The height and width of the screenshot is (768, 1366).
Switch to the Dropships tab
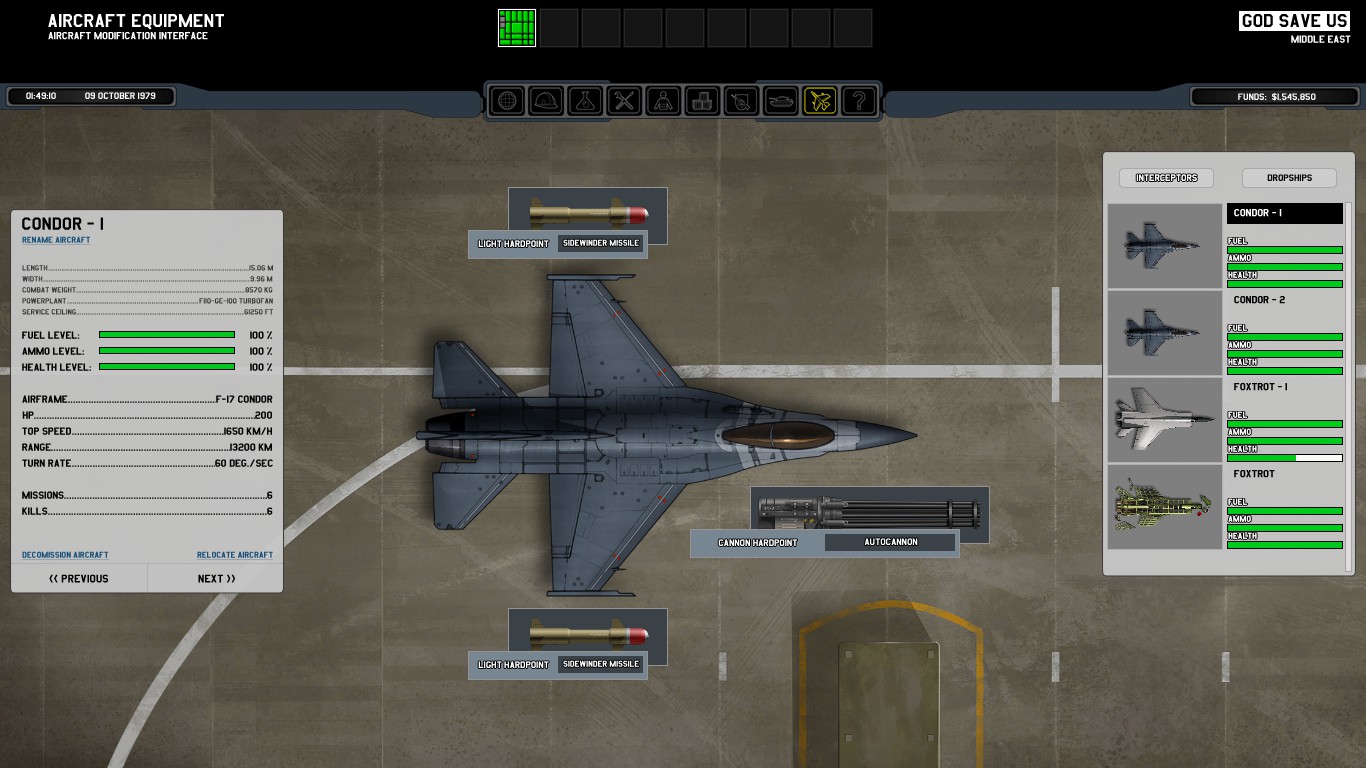tap(1289, 178)
